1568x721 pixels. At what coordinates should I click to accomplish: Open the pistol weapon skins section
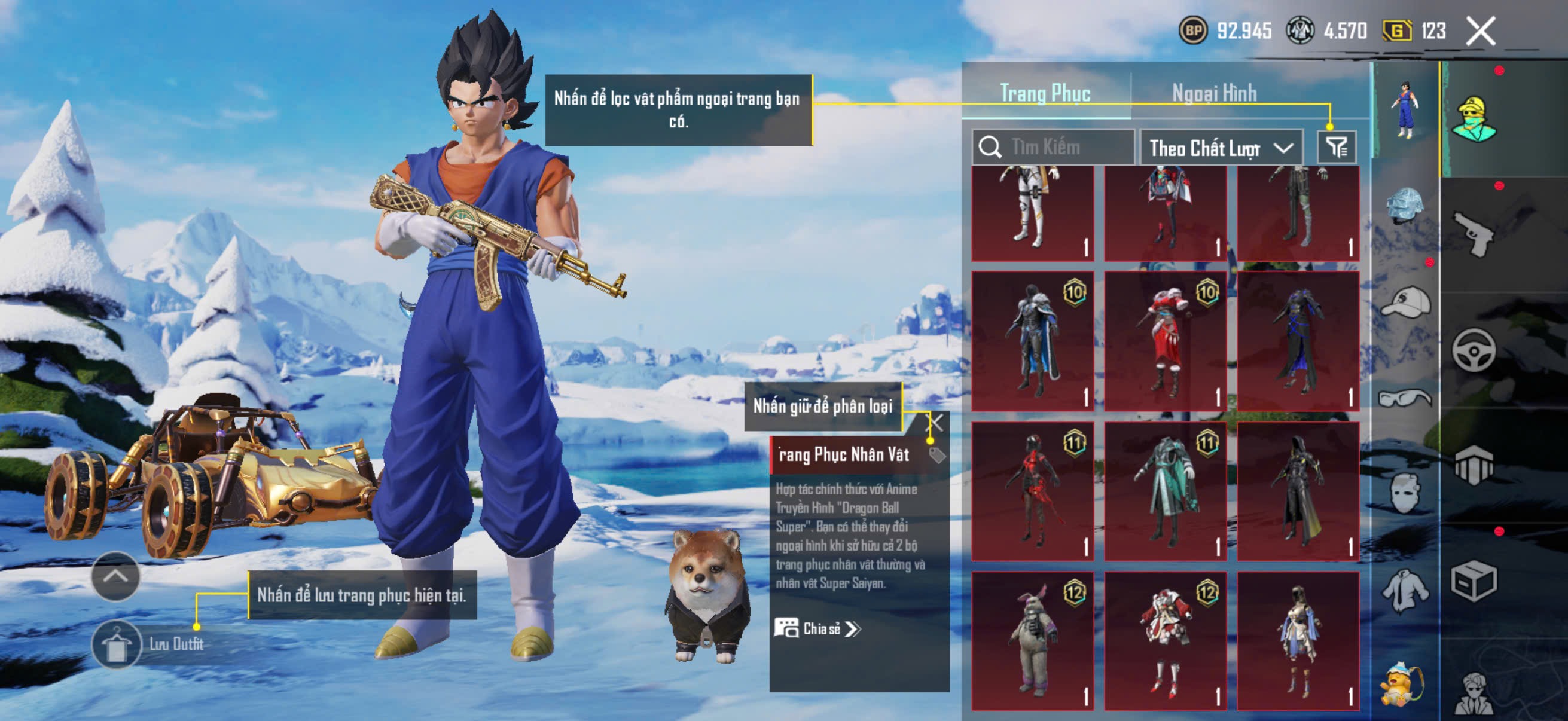1474,234
